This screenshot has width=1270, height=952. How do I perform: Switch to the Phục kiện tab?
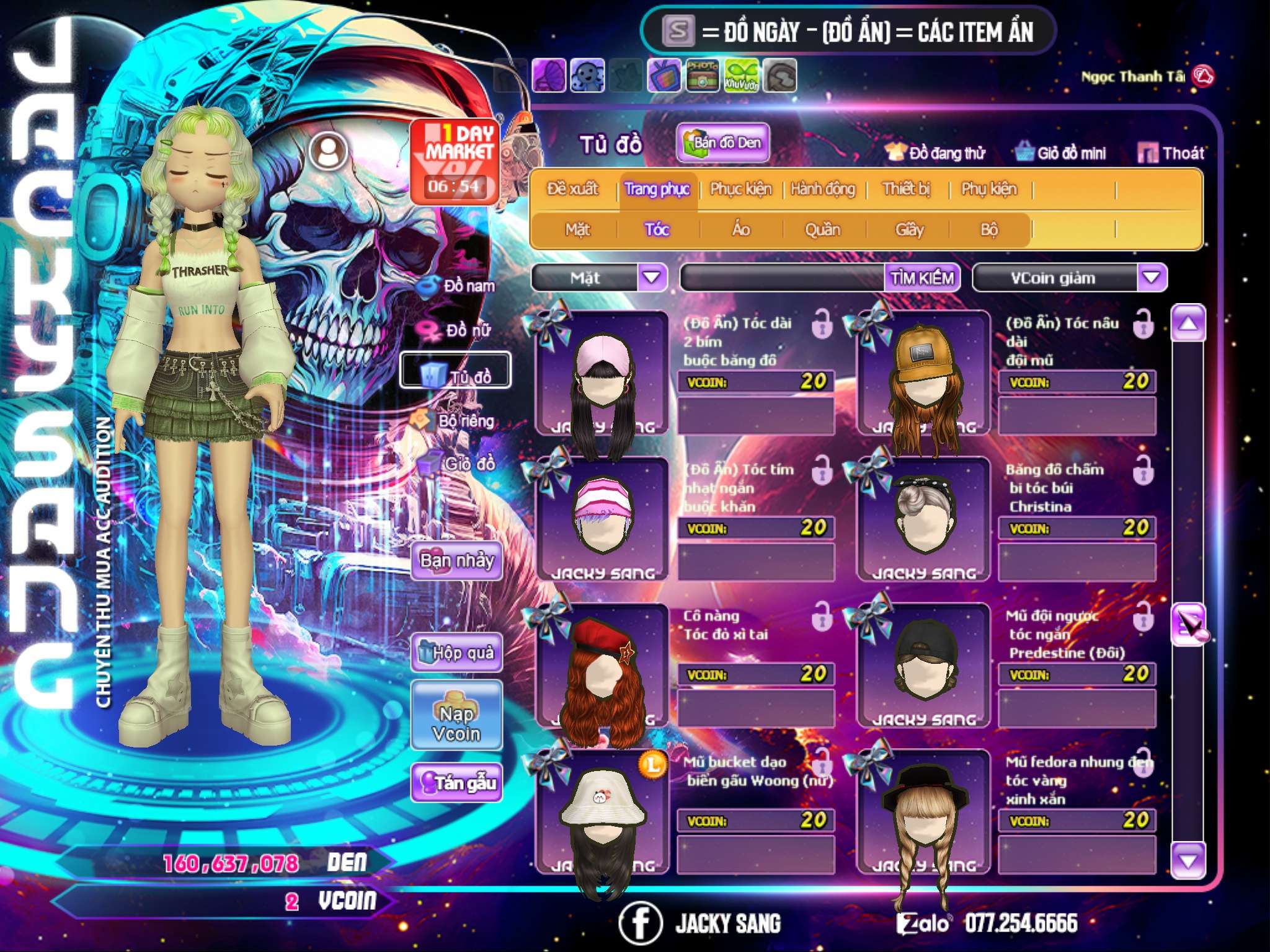(x=740, y=189)
